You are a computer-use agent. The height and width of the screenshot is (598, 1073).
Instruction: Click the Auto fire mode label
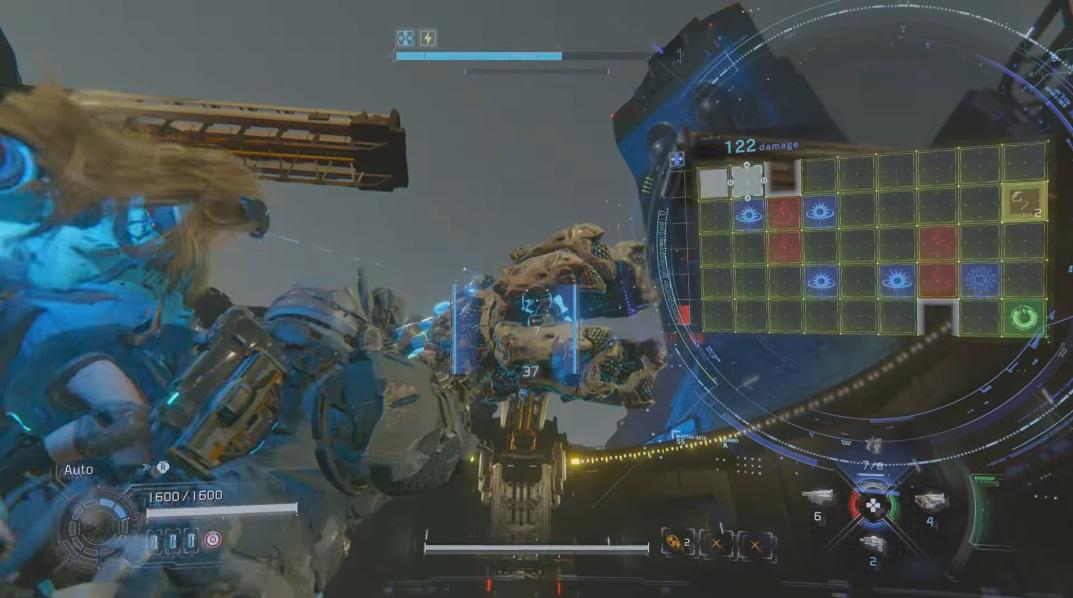tap(78, 469)
